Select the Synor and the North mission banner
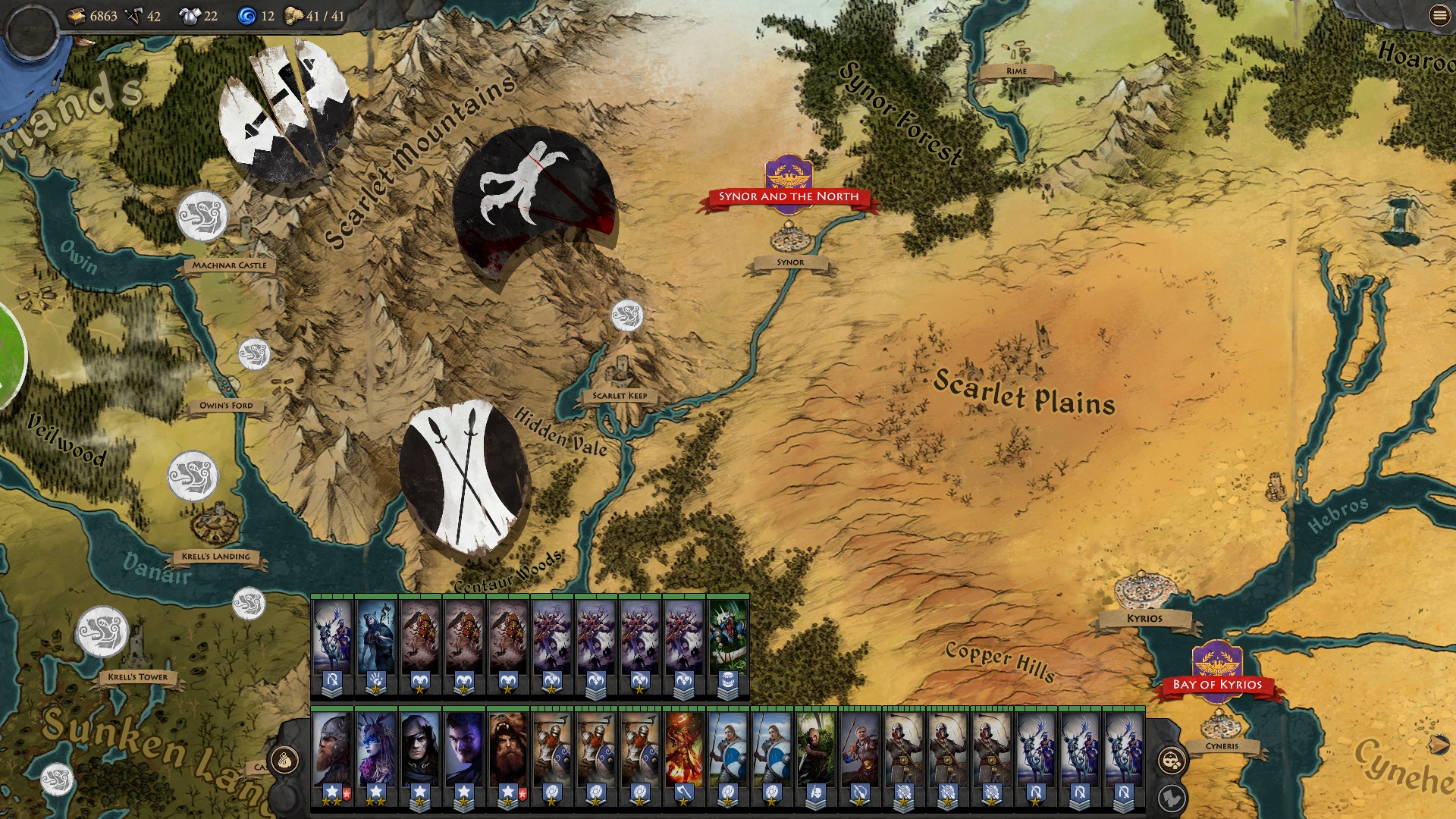Image resolution: width=1456 pixels, height=819 pixels. tap(789, 196)
